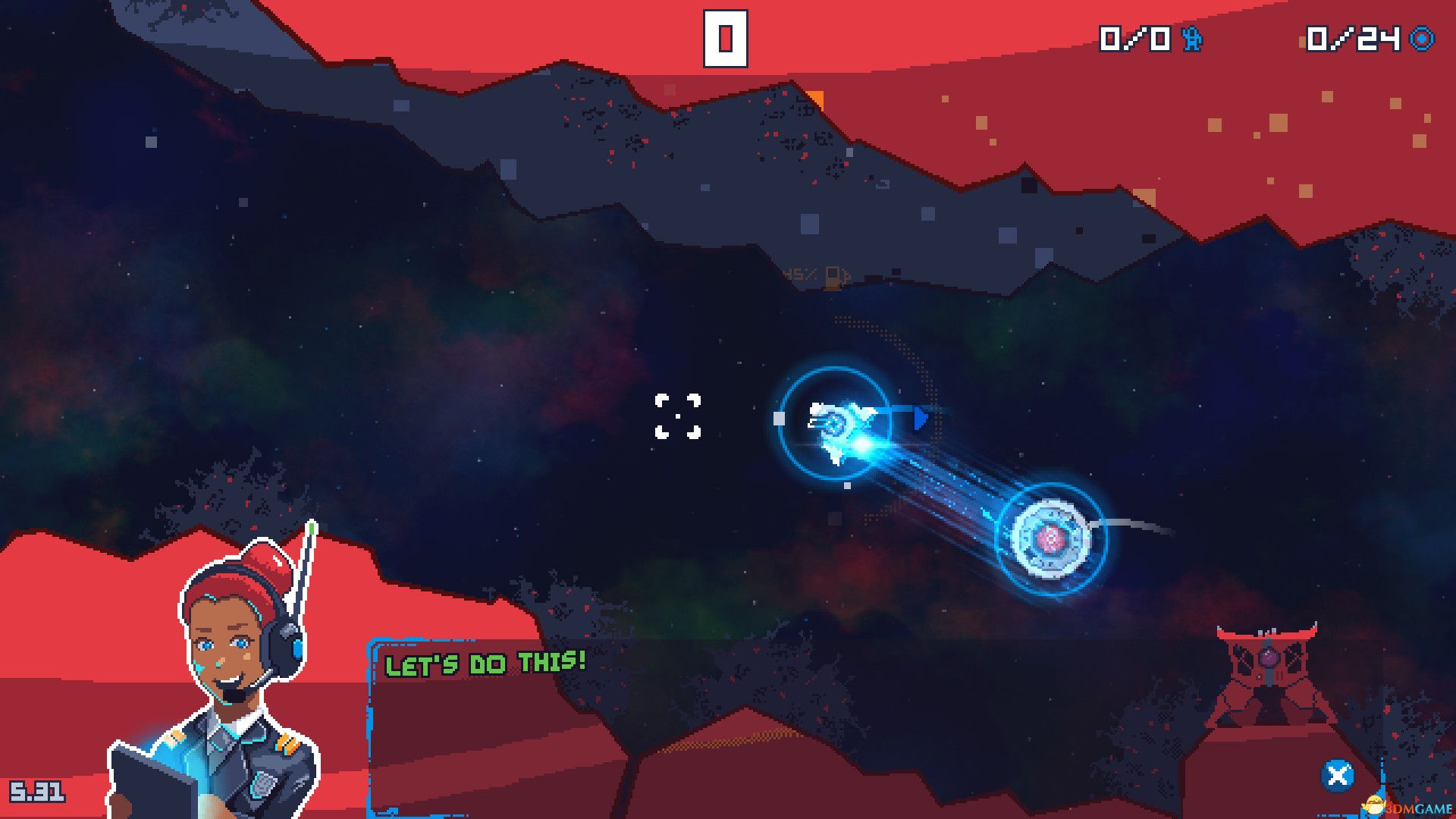
Task: Select the blue triangle waypoint beside the ship
Action: tap(921, 419)
